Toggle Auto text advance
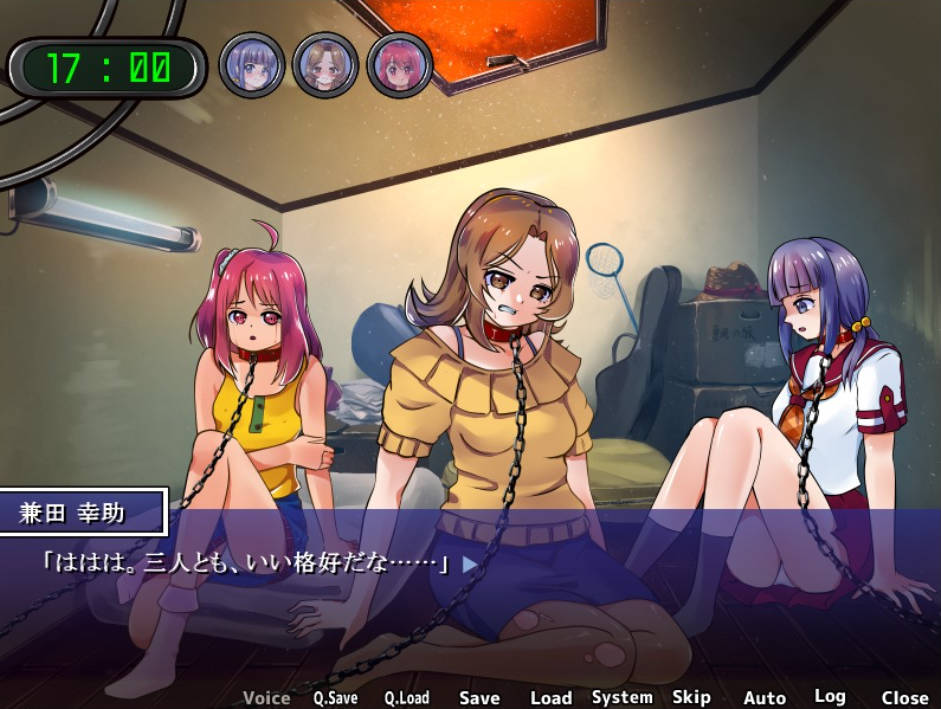The width and height of the screenshot is (941, 709). [764, 698]
